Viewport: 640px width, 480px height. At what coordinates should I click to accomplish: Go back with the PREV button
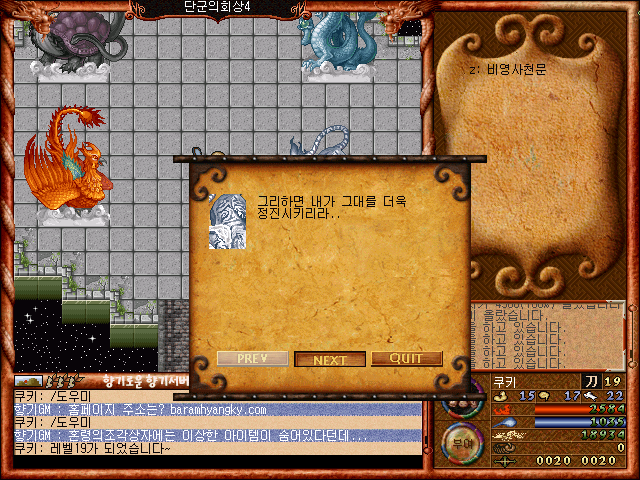(x=252, y=359)
